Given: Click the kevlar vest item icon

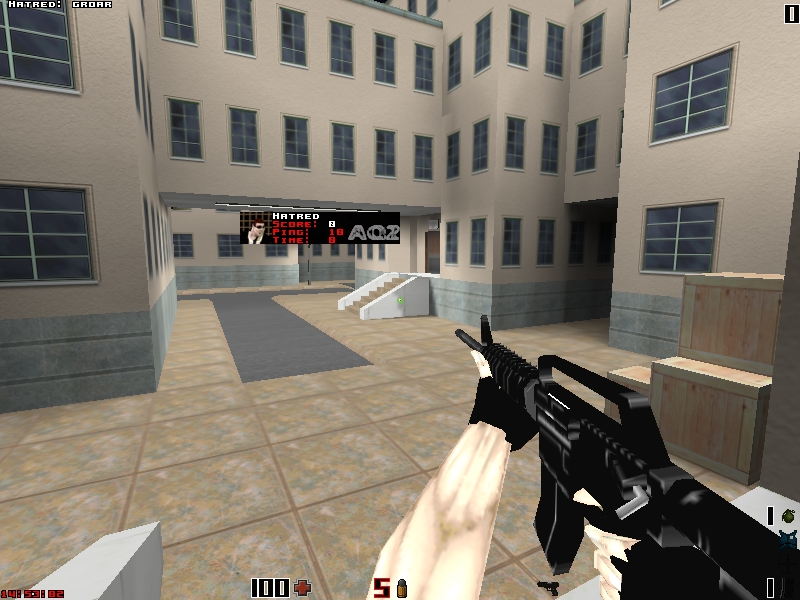Looking at the screenshot, I should coord(788,541).
